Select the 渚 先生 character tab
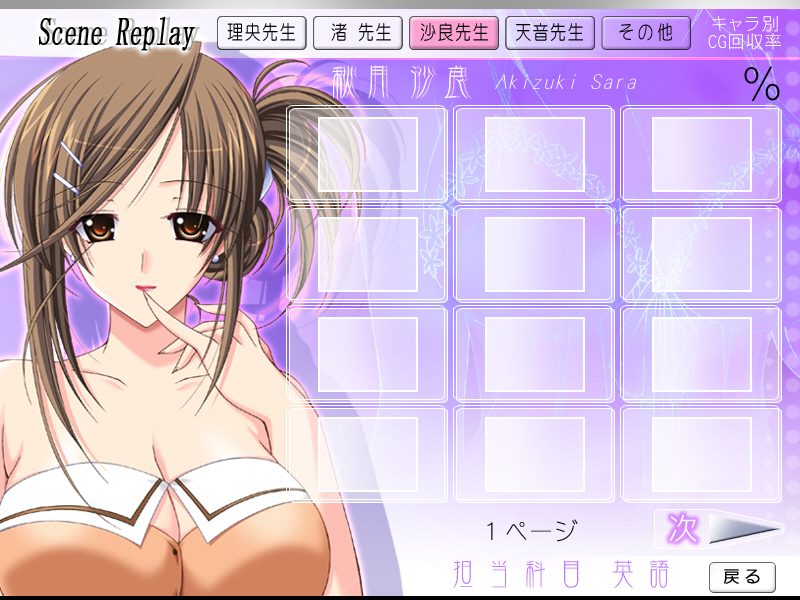Image resolution: width=800 pixels, height=600 pixels. pyautogui.click(x=357, y=33)
